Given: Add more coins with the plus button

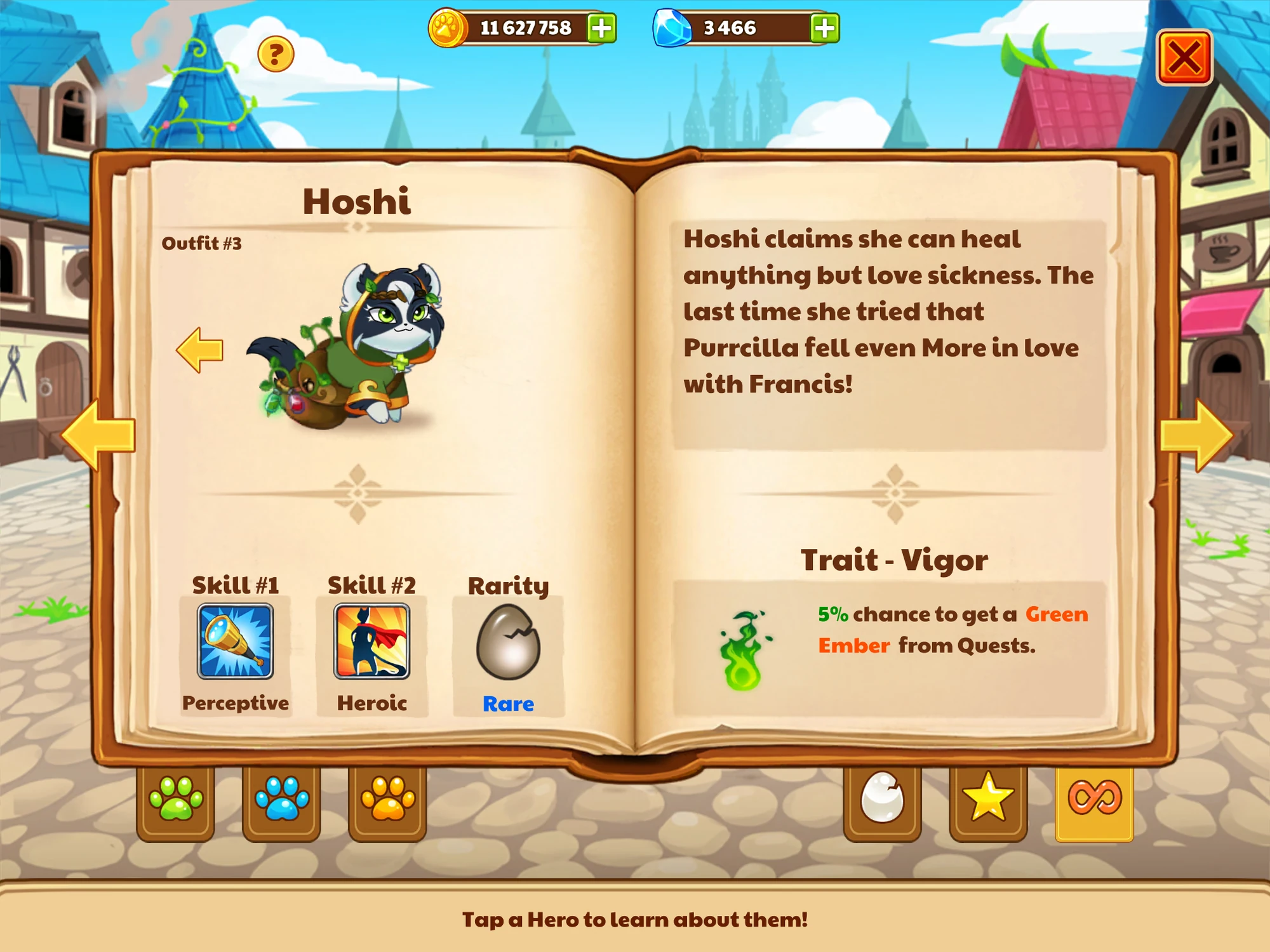Looking at the screenshot, I should pos(601,27).
